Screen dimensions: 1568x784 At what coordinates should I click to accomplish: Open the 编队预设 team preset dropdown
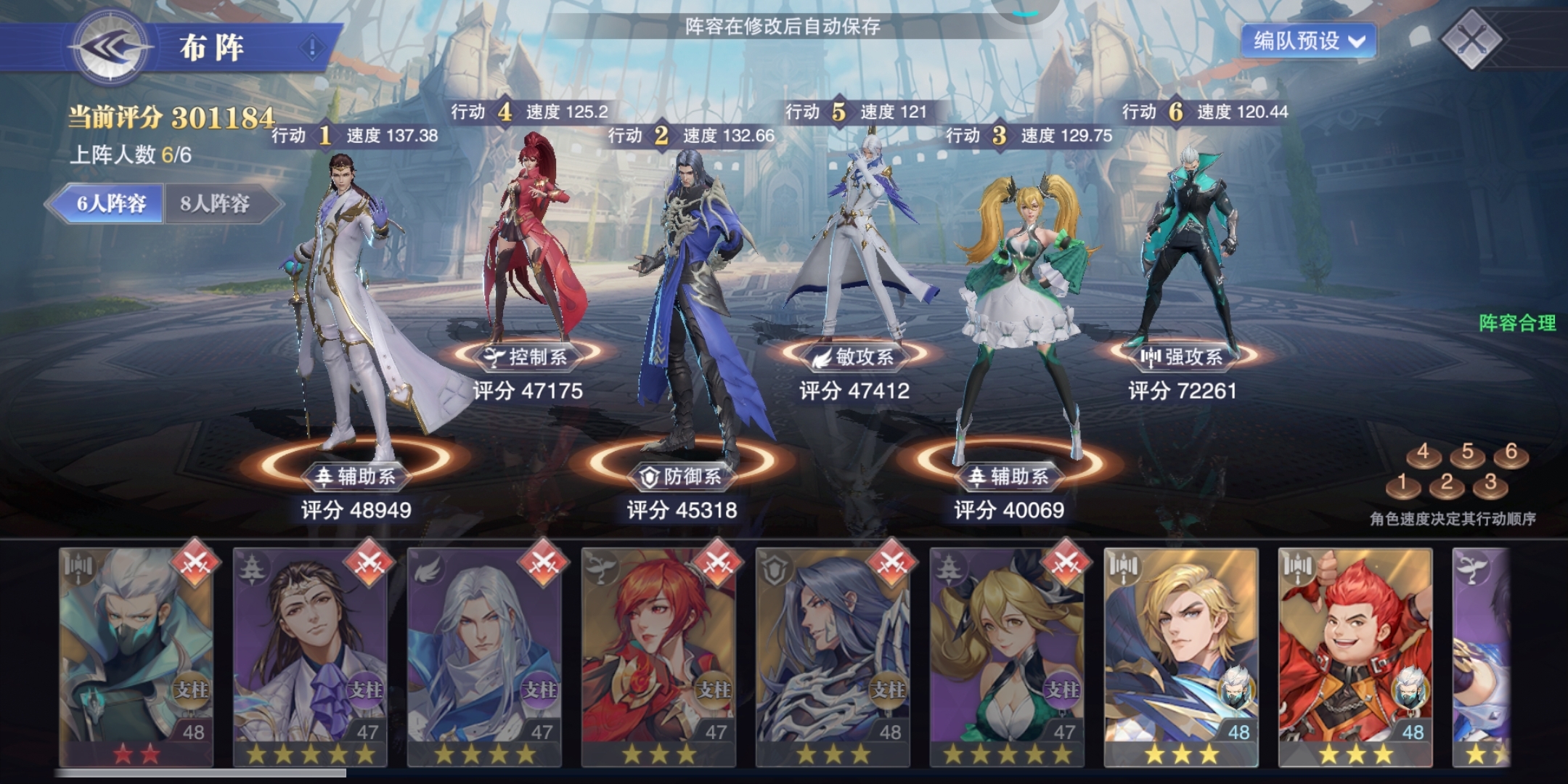pos(1308,41)
